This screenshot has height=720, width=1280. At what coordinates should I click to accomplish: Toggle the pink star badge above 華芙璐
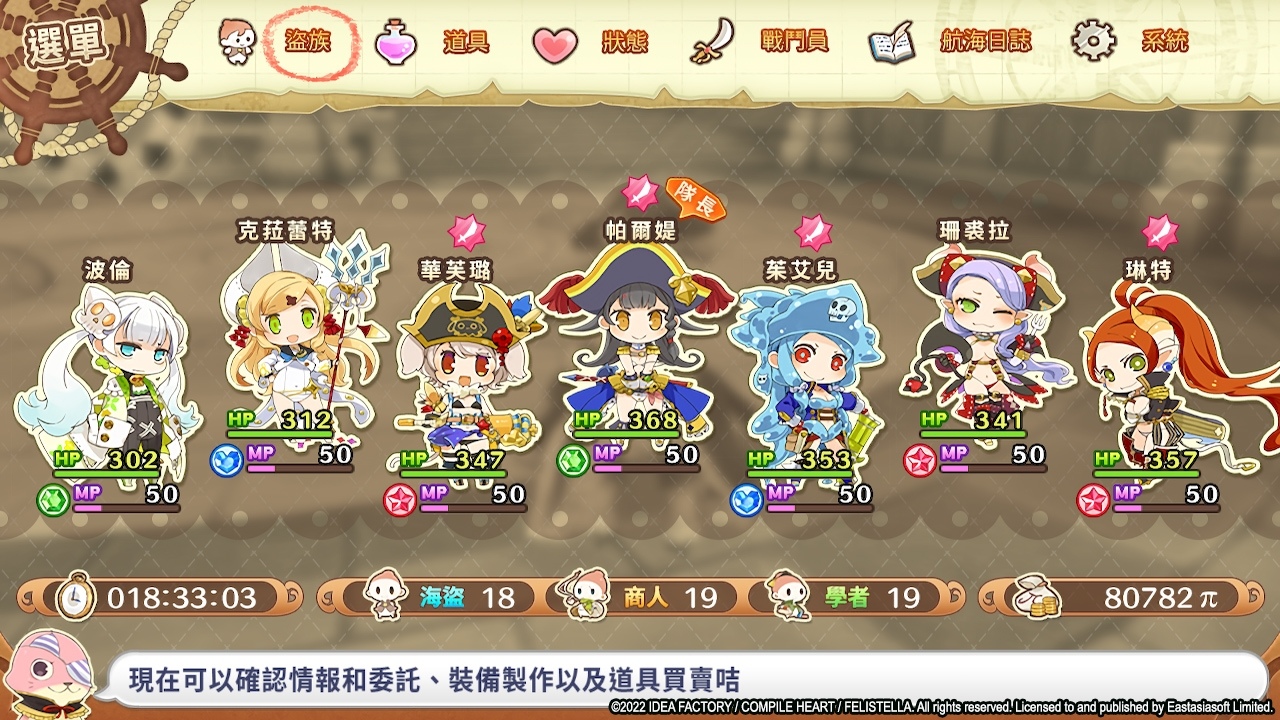tap(465, 232)
